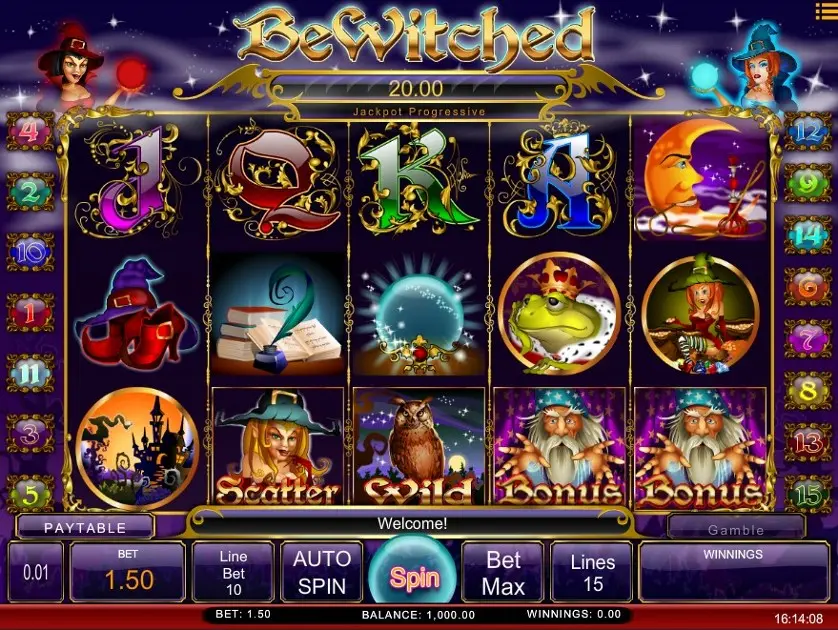Spin the reels with the Spin button
Screen dimensions: 838x630
414,575
